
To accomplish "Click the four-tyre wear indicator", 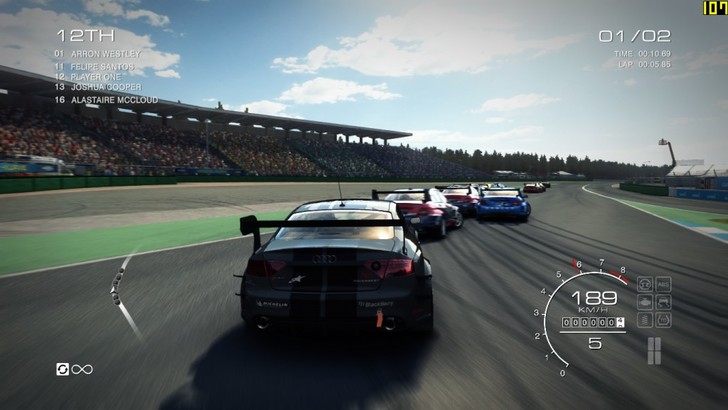I will [654, 349].
